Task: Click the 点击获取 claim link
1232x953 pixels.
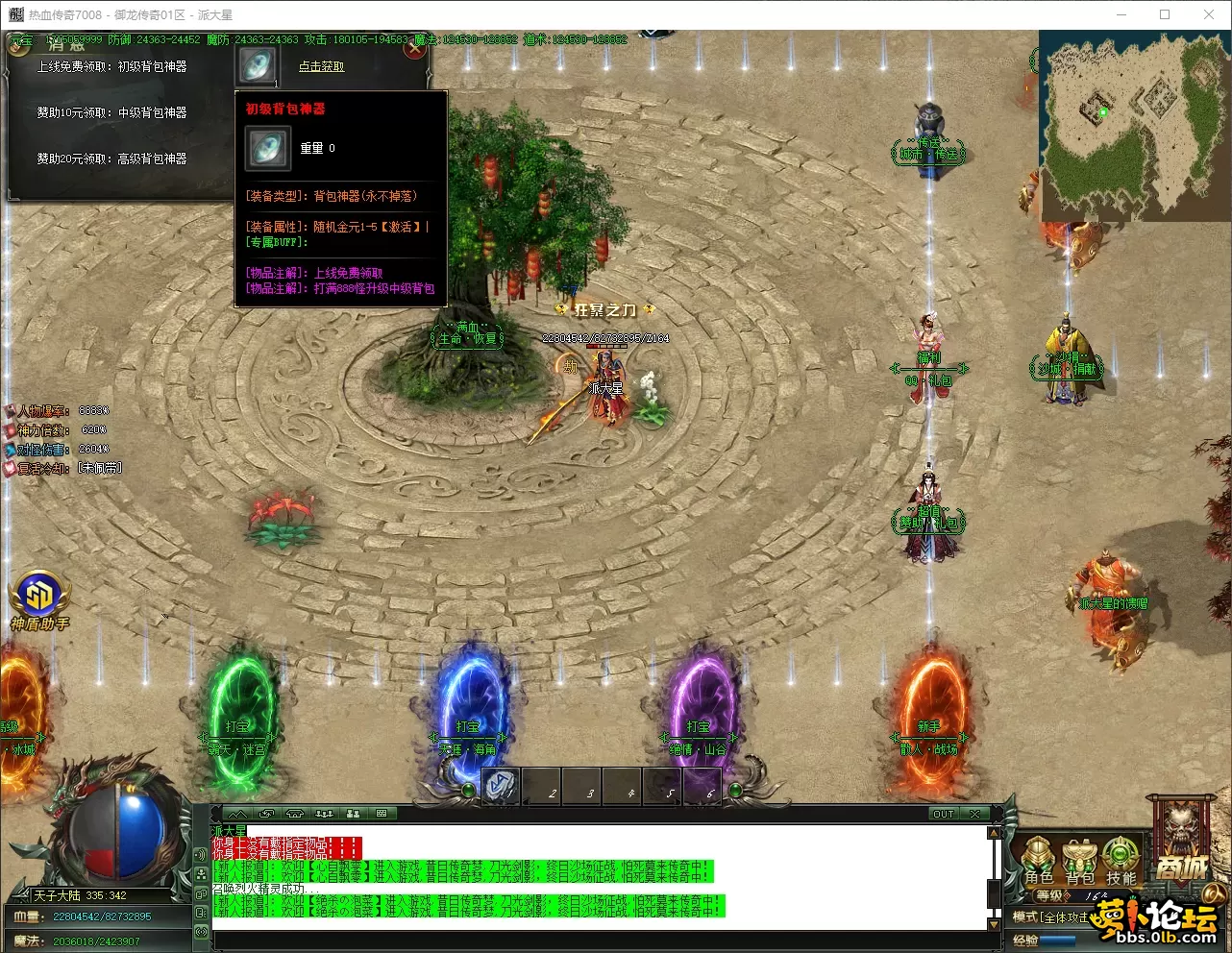Action: 321,66
